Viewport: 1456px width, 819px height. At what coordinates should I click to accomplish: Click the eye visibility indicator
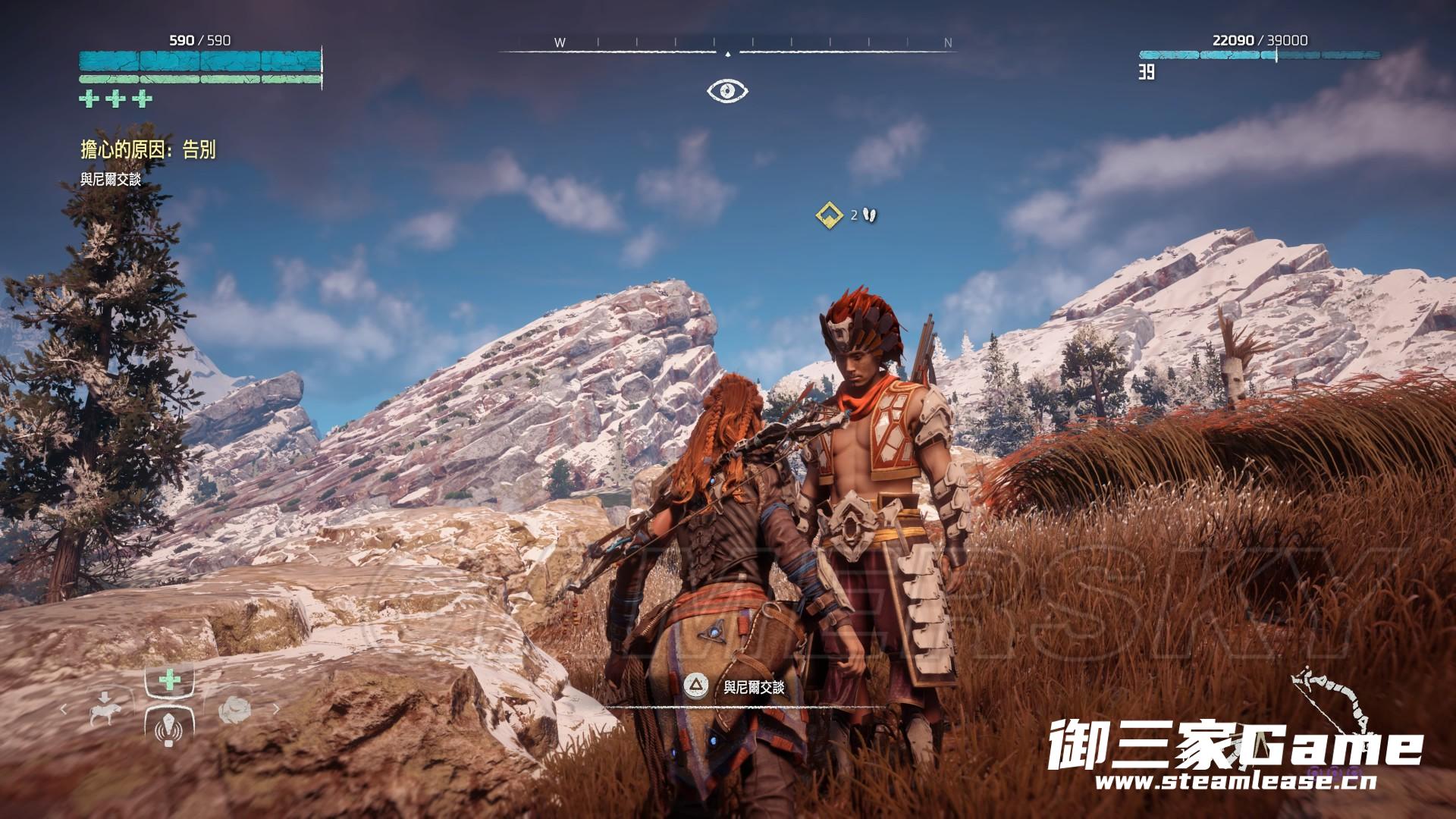727,91
